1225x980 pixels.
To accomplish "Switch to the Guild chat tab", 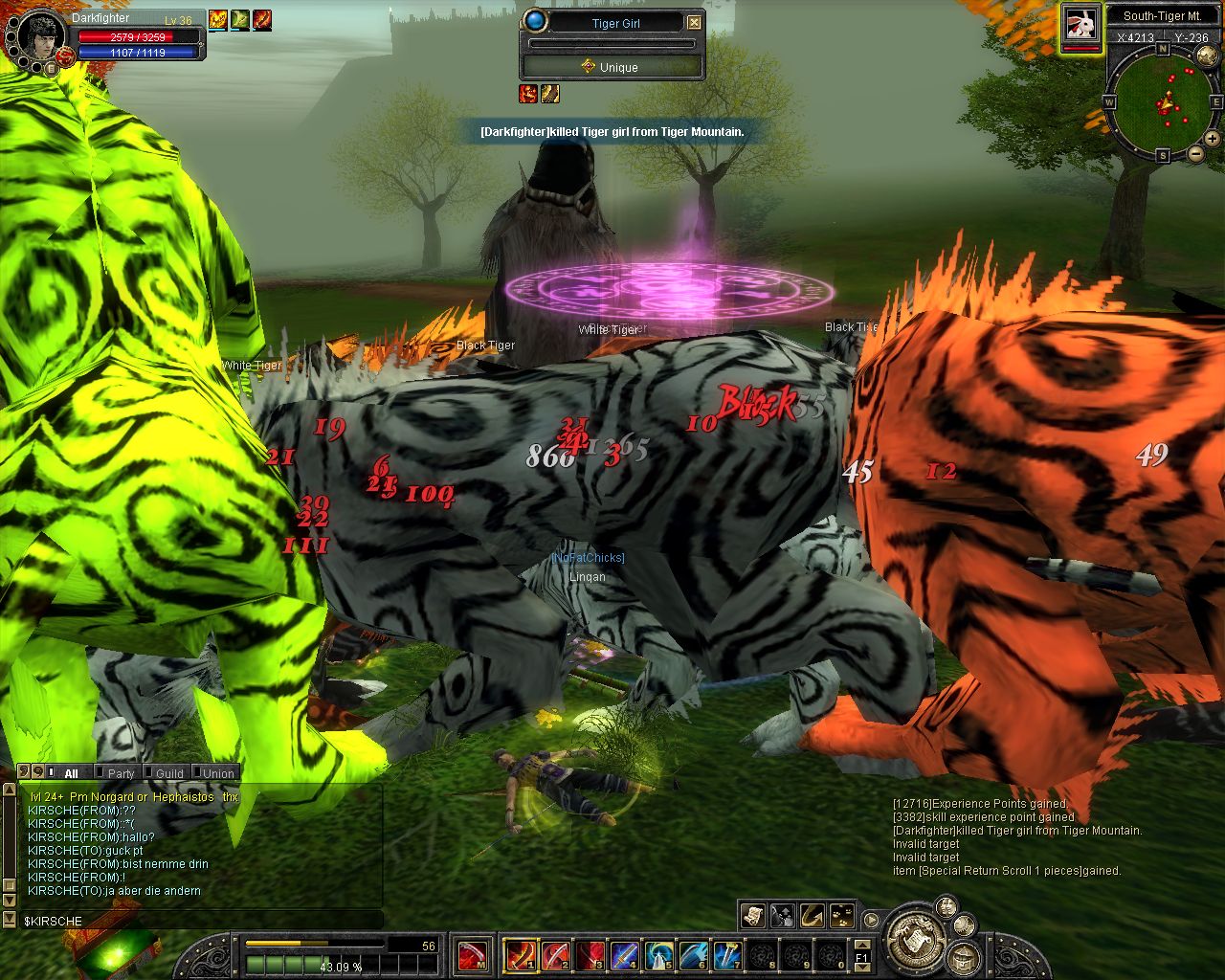I will point(169,773).
